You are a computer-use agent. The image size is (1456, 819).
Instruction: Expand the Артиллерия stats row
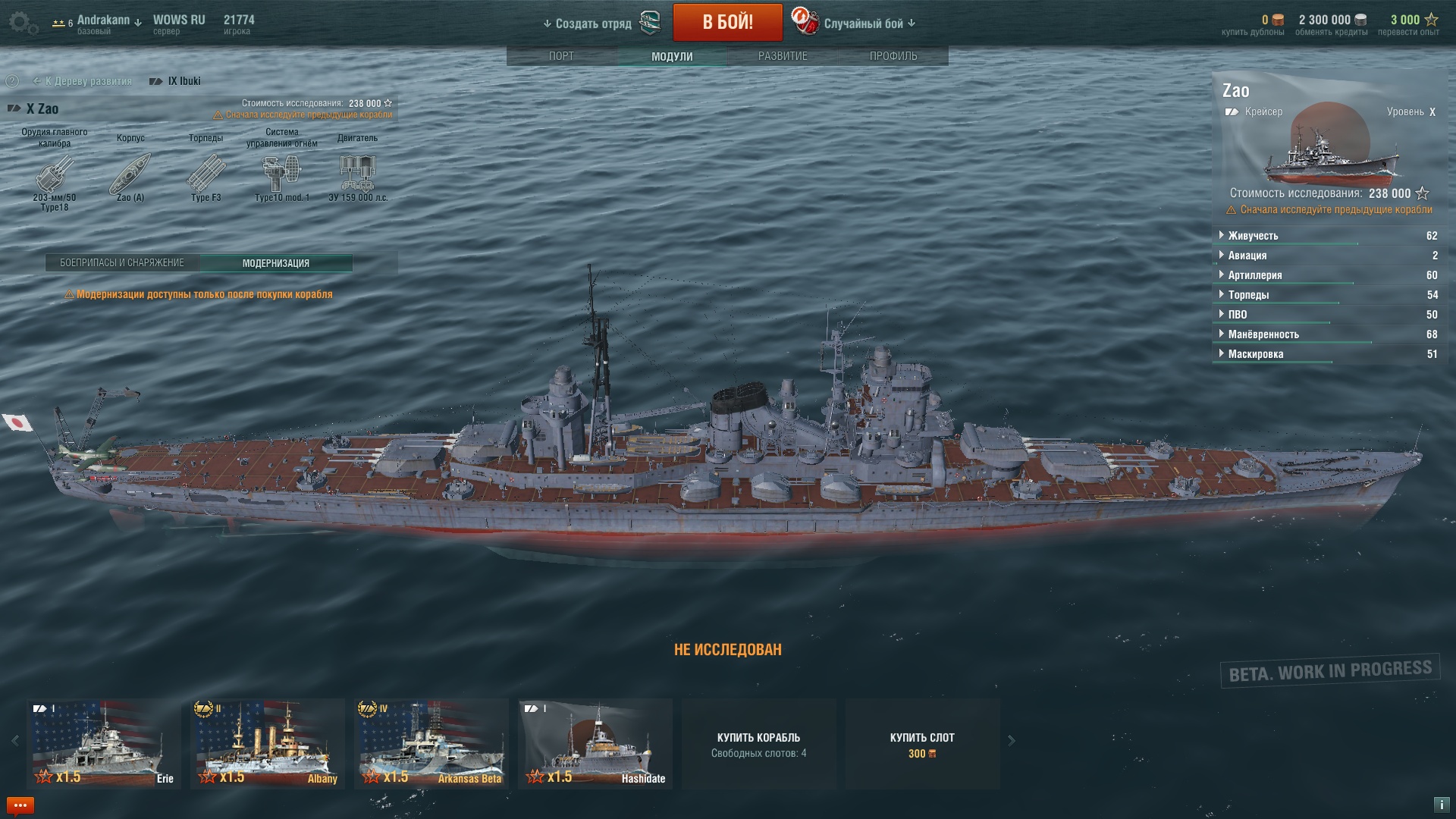pos(1255,275)
